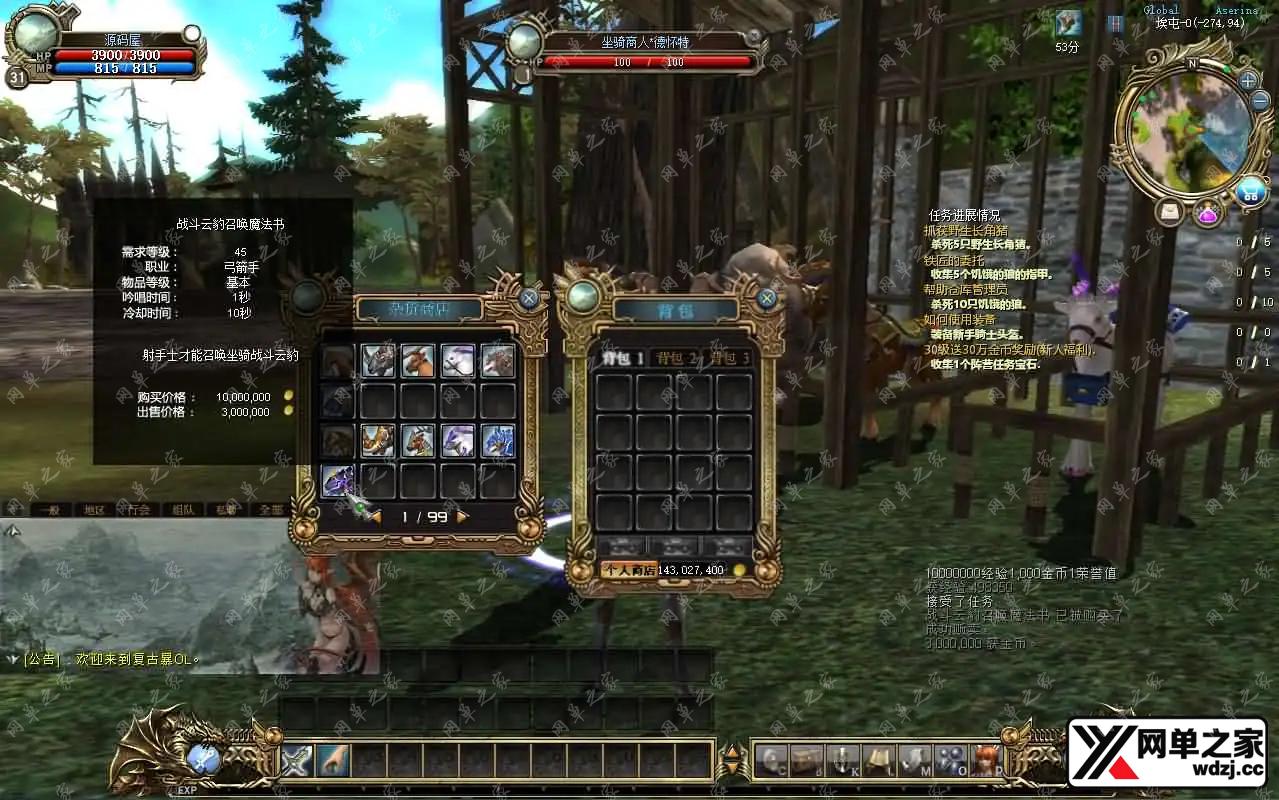
Task: Open the 个人商店 personal shop
Action: tap(627, 570)
